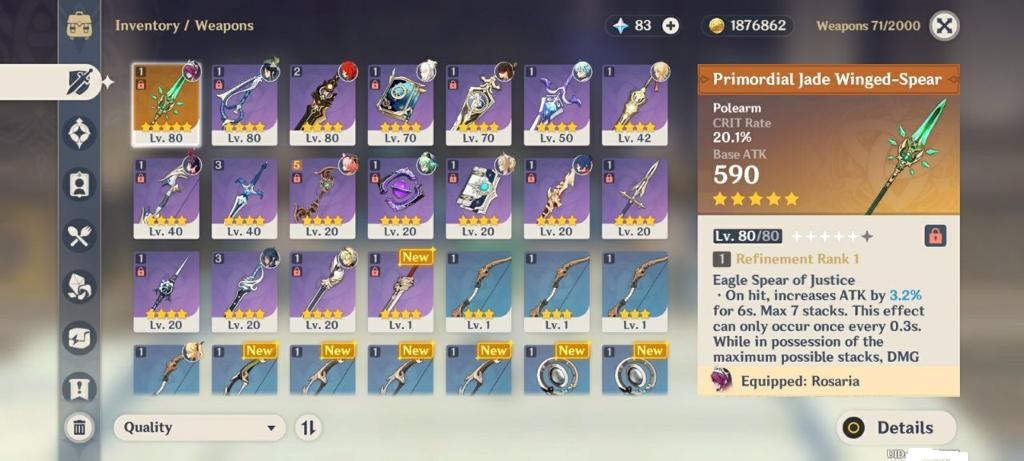1024x461 pixels.
Task: Toggle the sort order arrows button
Action: [308, 427]
